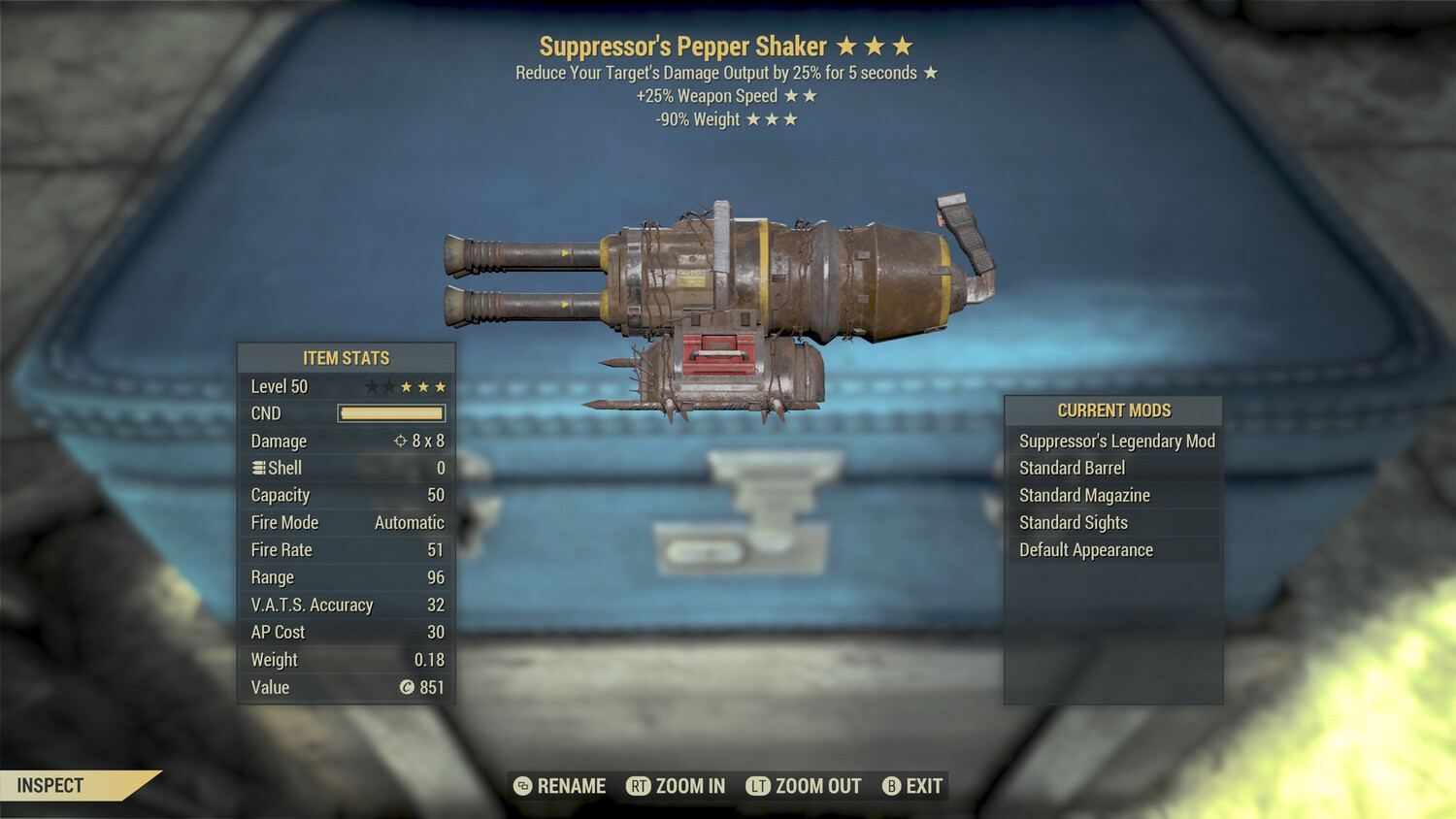Click the CND condition bar
Image resolution: width=1456 pixels, height=819 pixels.
[x=390, y=413]
